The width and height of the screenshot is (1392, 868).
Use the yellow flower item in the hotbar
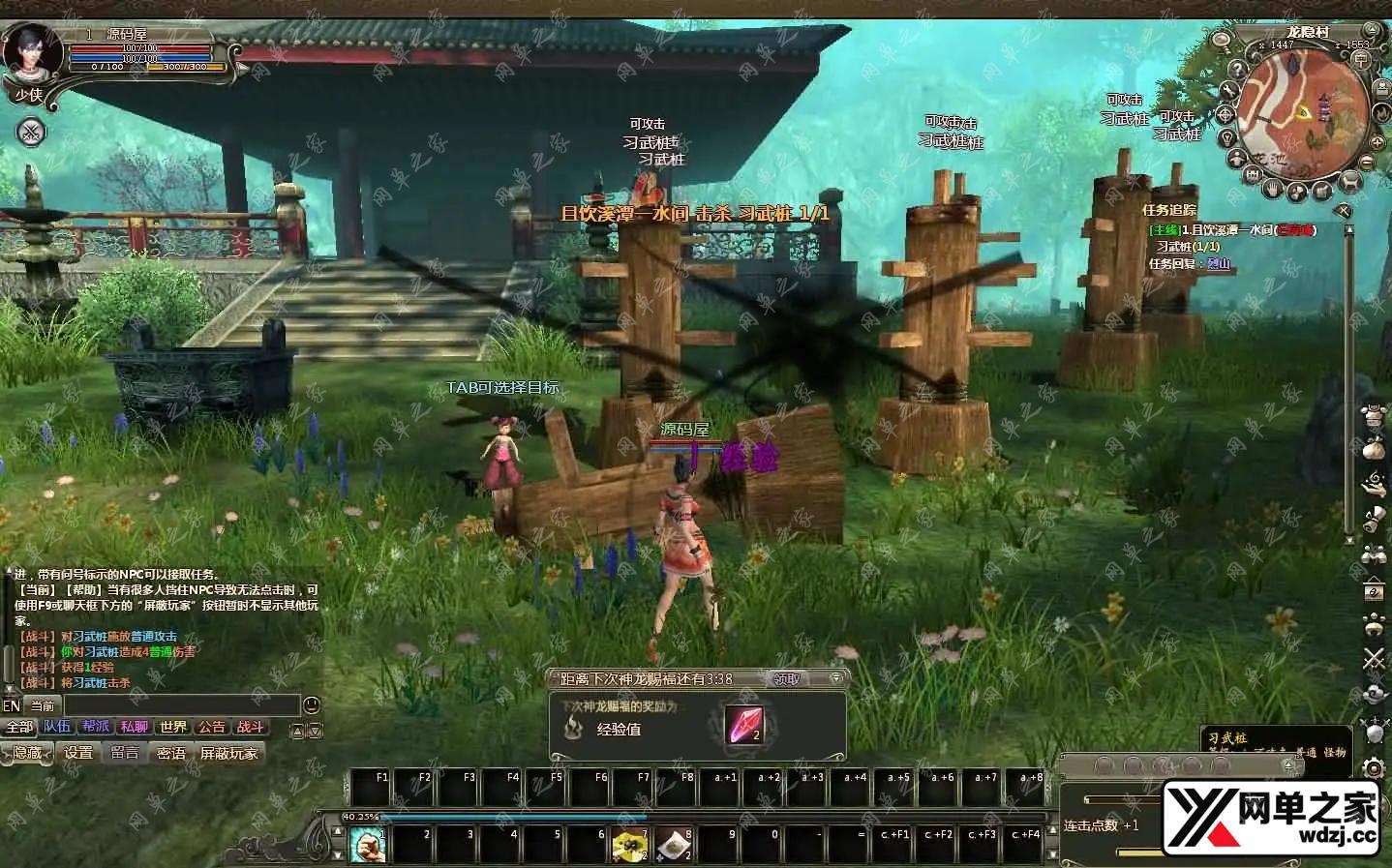(629, 845)
